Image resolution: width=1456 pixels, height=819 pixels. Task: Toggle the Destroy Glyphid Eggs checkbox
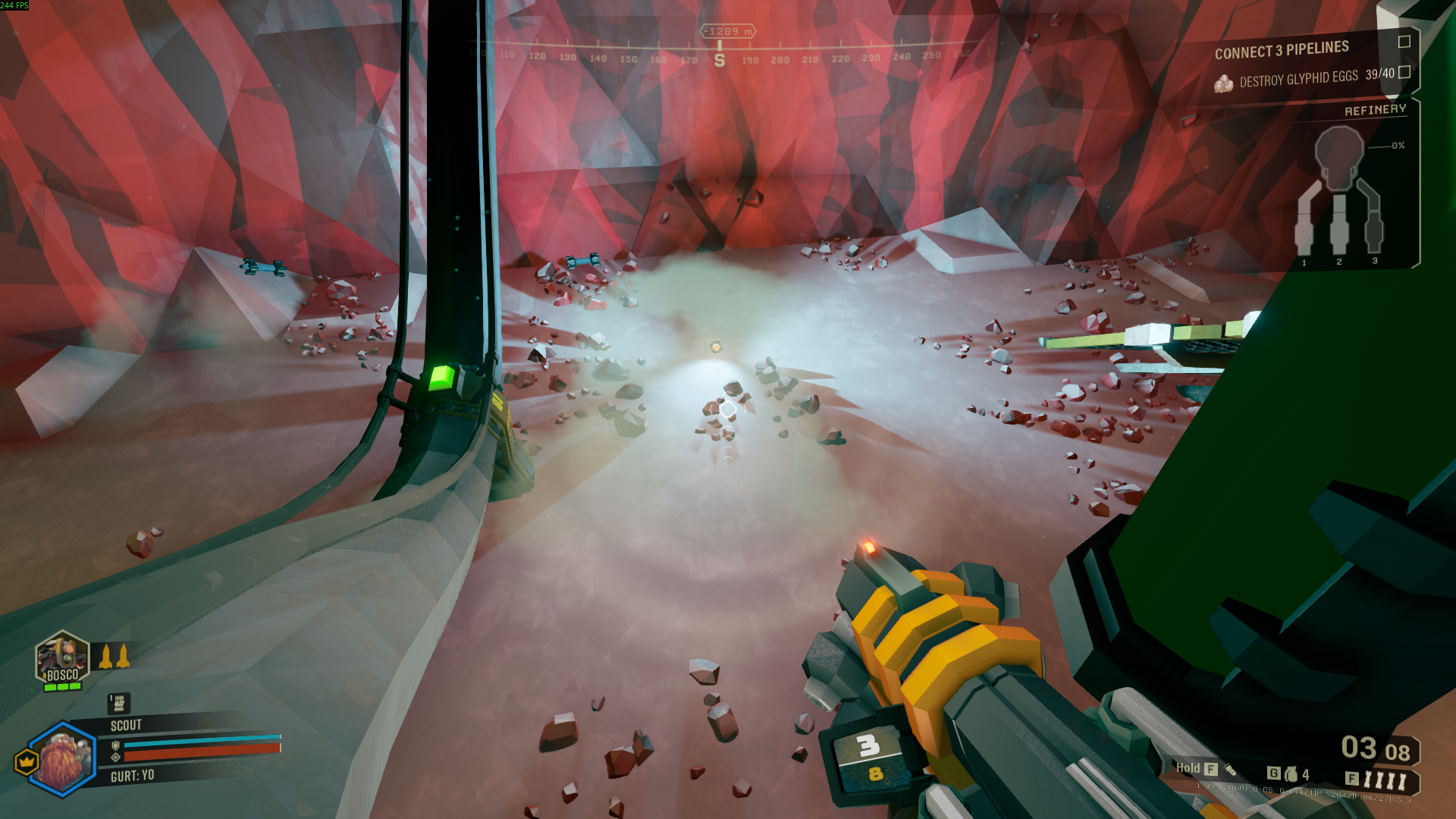click(1404, 72)
